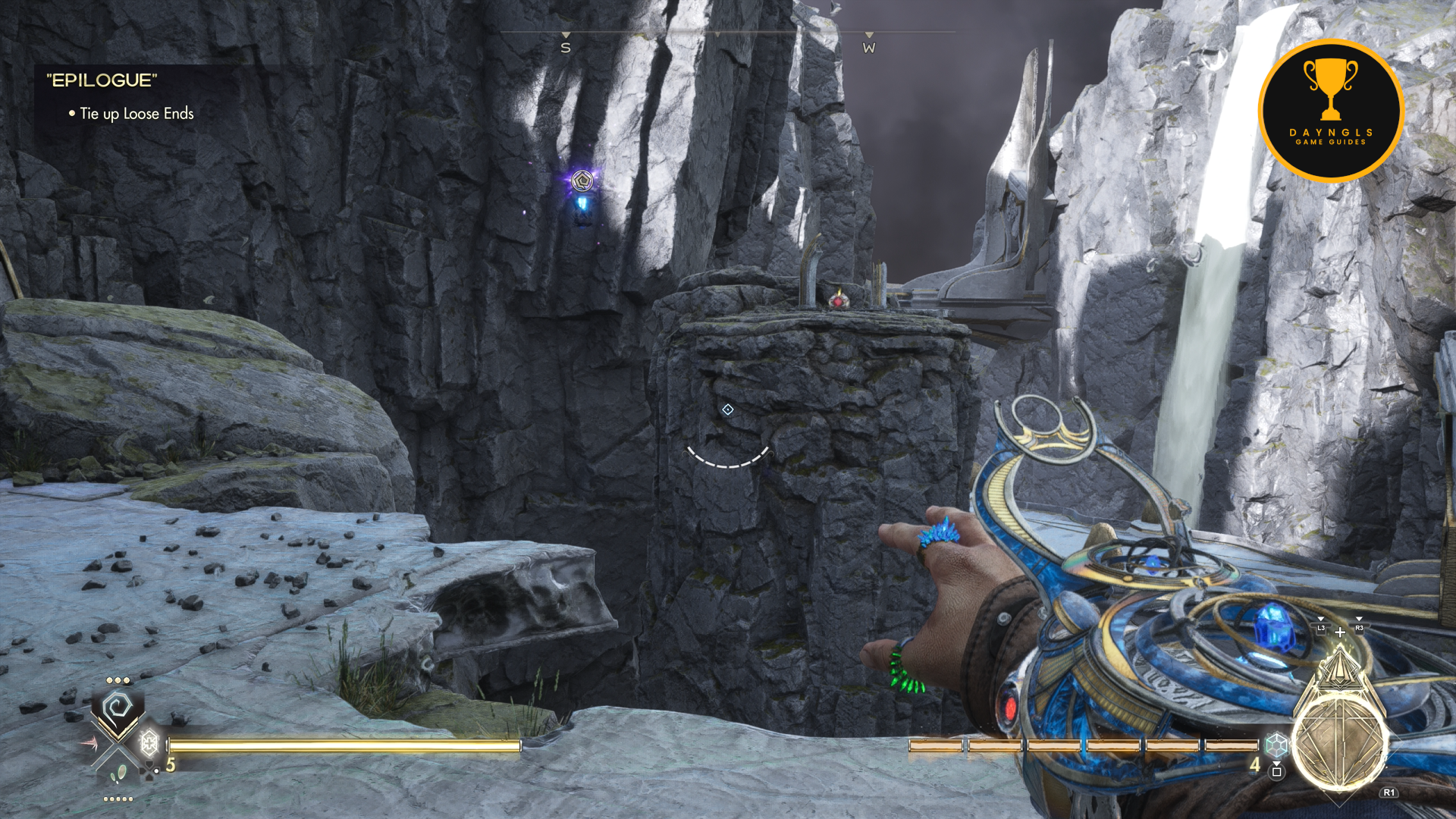Select the Tie up Loose Ends objective

click(136, 114)
